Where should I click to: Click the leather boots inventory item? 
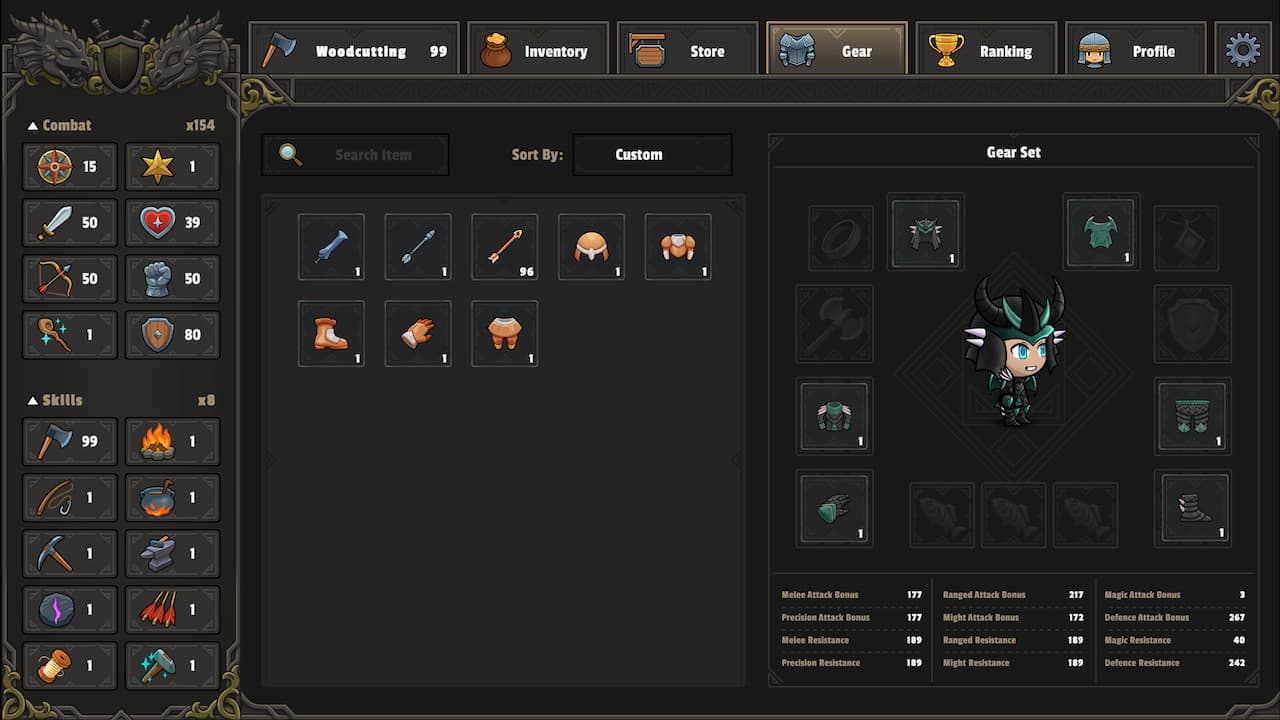pyautogui.click(x=331, y=333)
